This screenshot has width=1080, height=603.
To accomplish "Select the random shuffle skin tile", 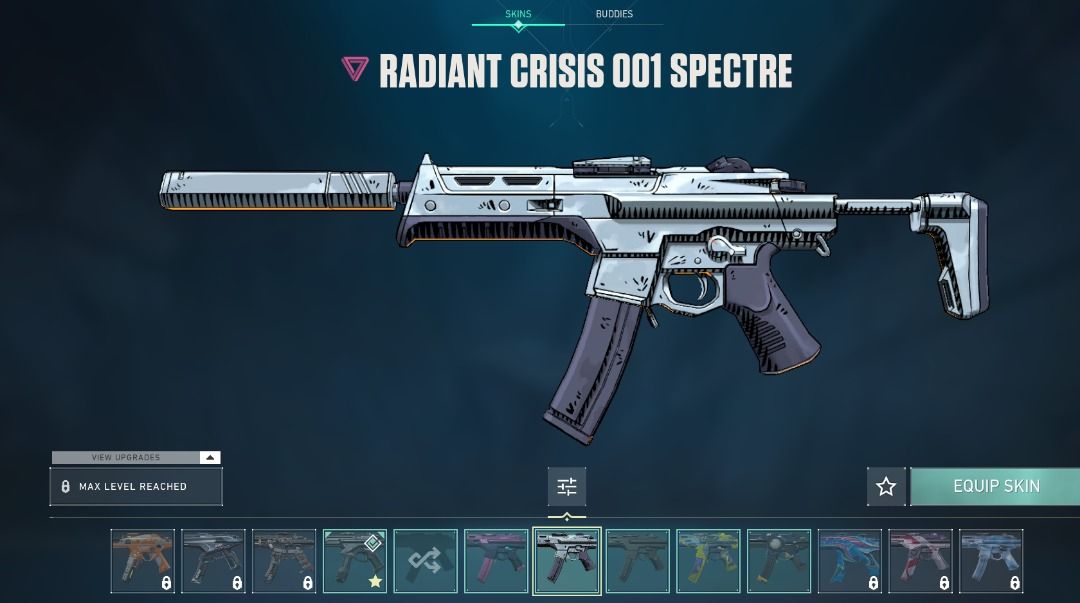I will (x=426, y=561).
